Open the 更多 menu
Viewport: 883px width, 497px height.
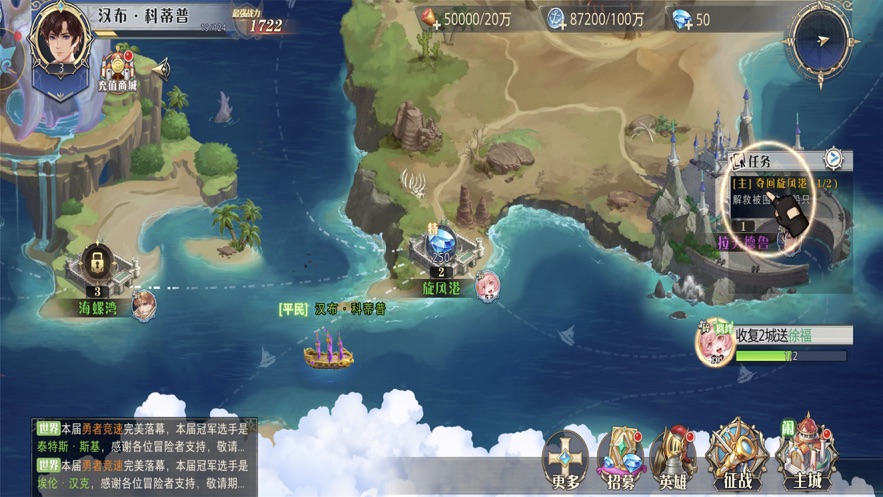click(566, 460)
